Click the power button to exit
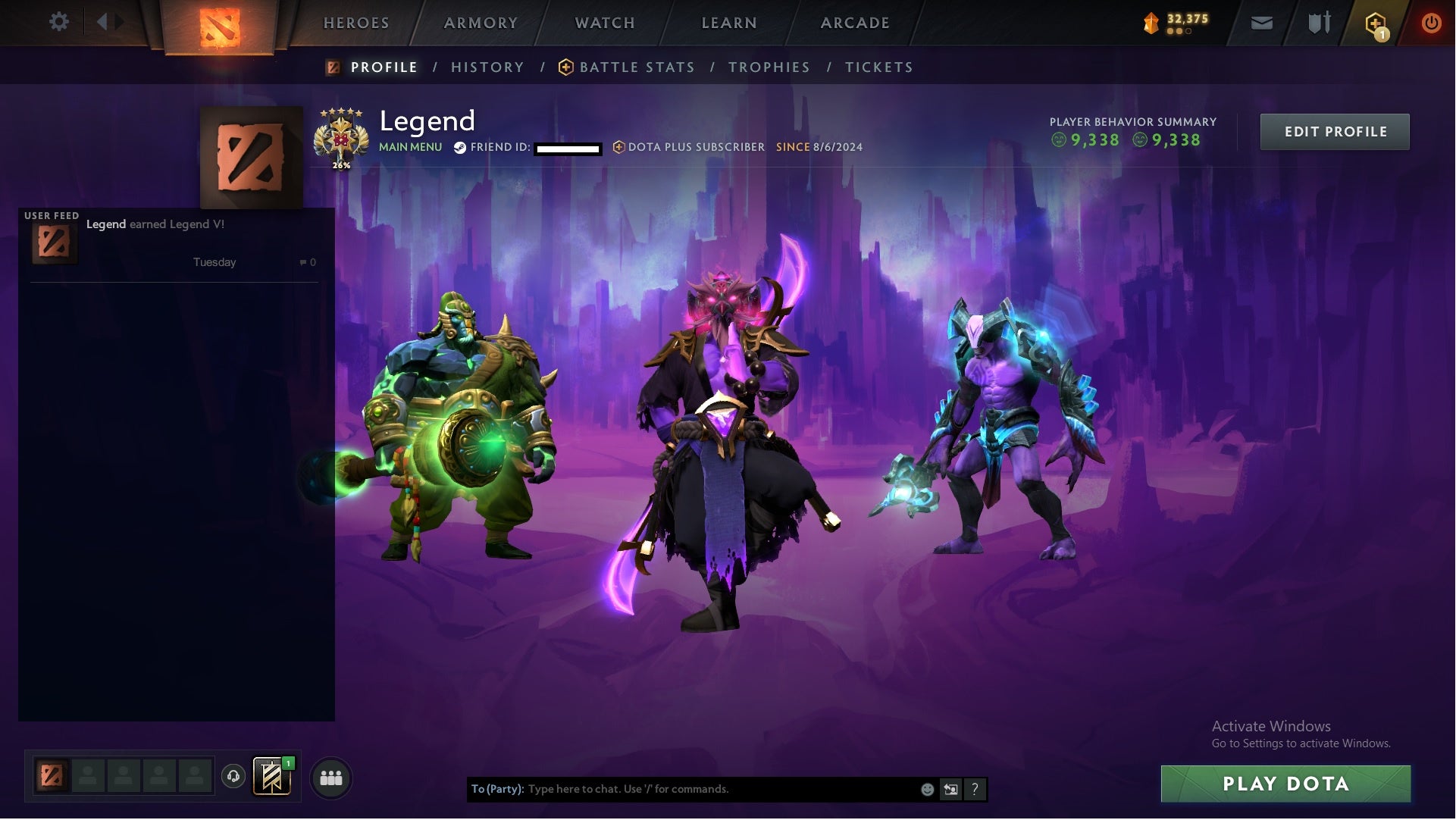Image resolution: width=1456 pixels, height=820 pixels. (x=1432, y=22)
